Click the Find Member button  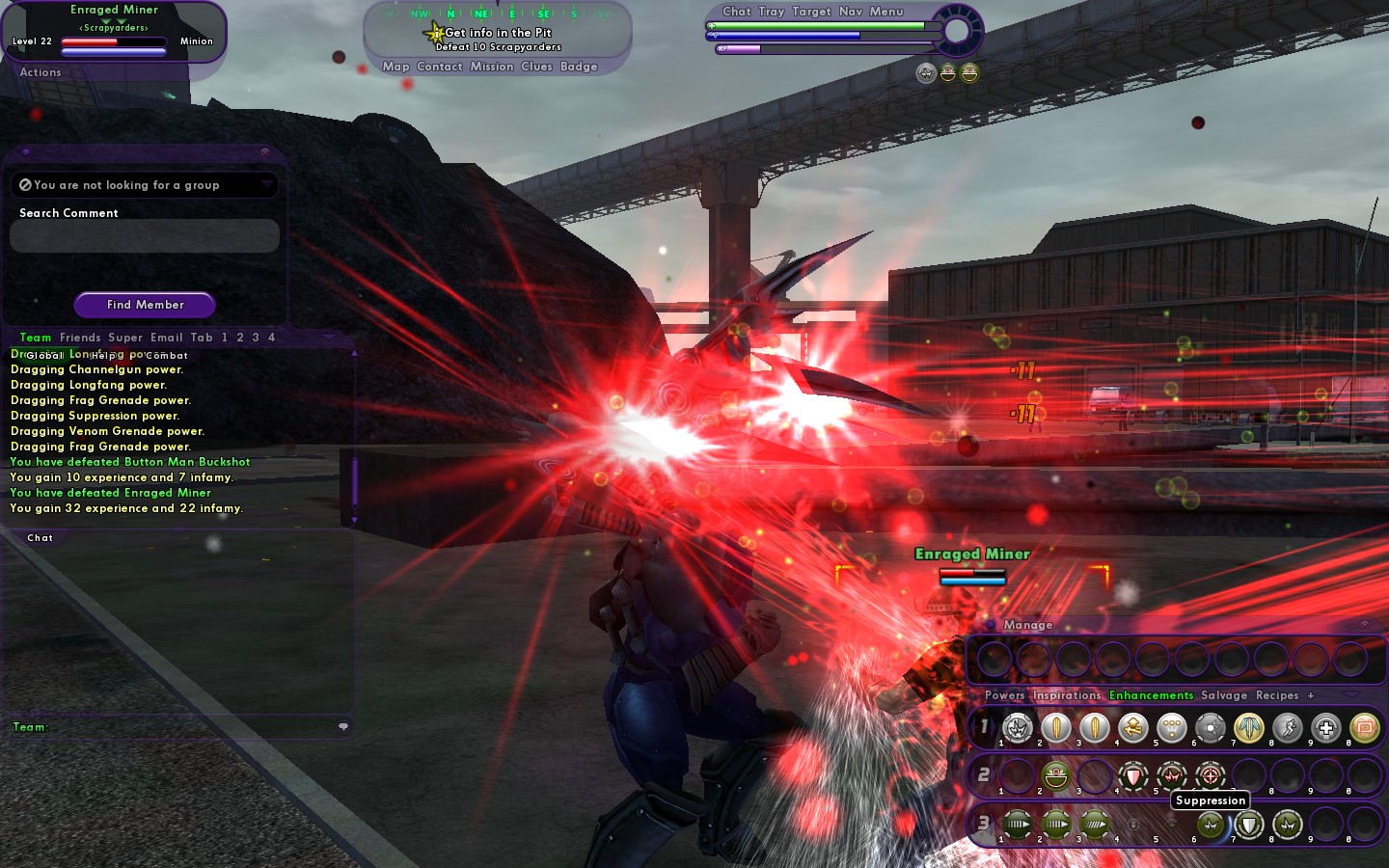[x=145, y=305]
